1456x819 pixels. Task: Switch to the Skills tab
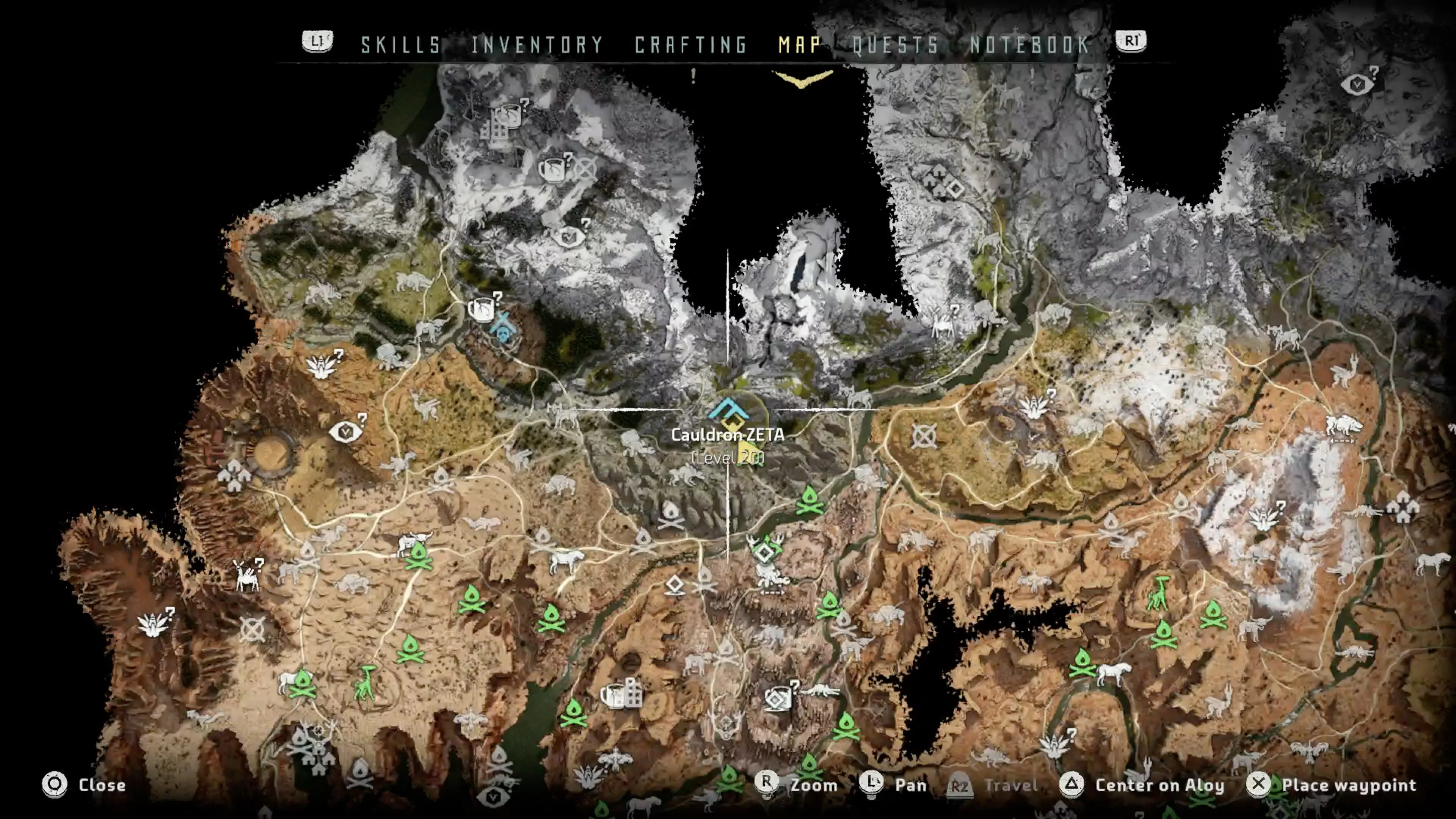click(401, 45)
